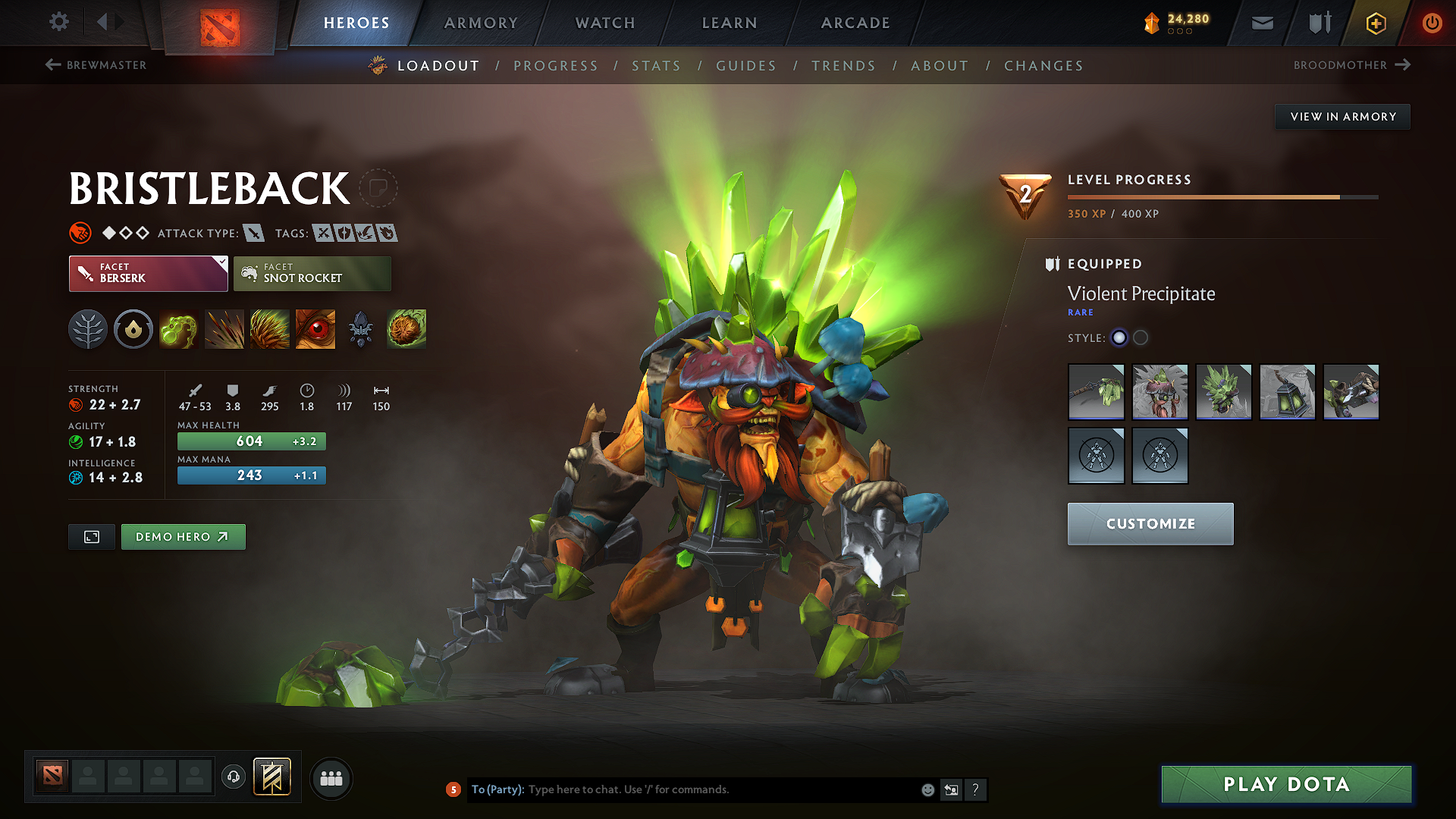Open the settings gear icon
The height and width of the screenshot is (819, 1456).
point(58,22)
